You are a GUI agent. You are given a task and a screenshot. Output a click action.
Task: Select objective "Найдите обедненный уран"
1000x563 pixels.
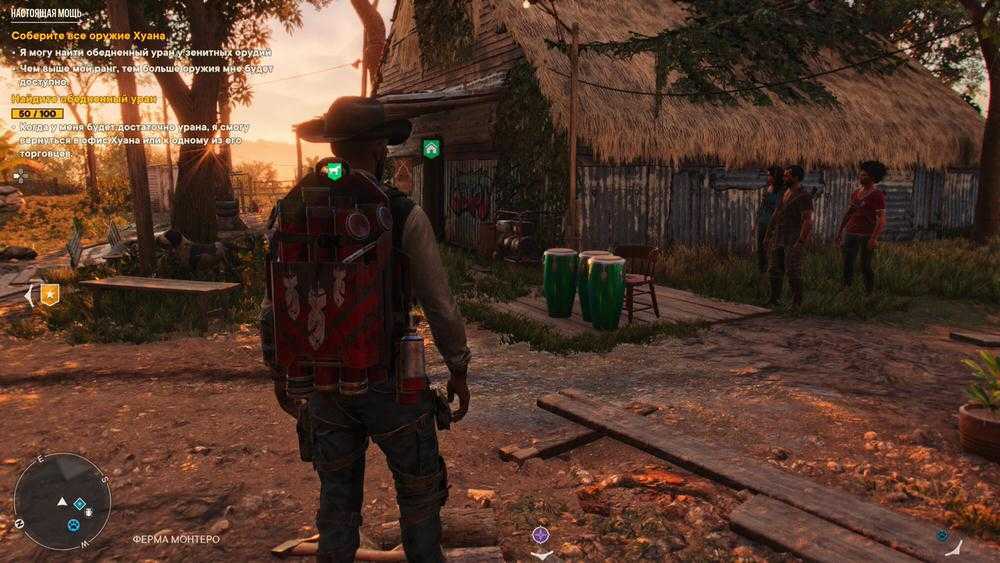(75, 99)
